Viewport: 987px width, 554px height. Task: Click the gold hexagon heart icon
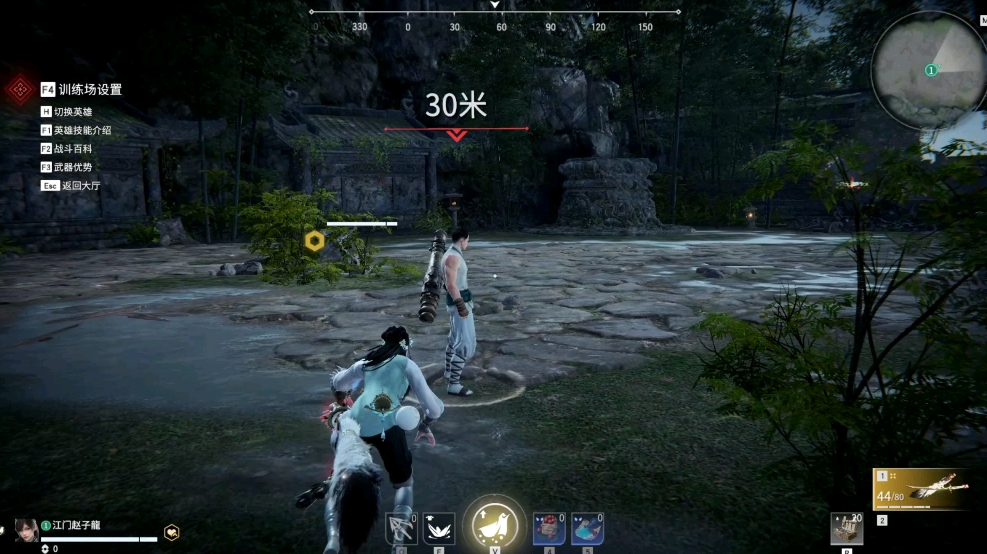(172, 532)
